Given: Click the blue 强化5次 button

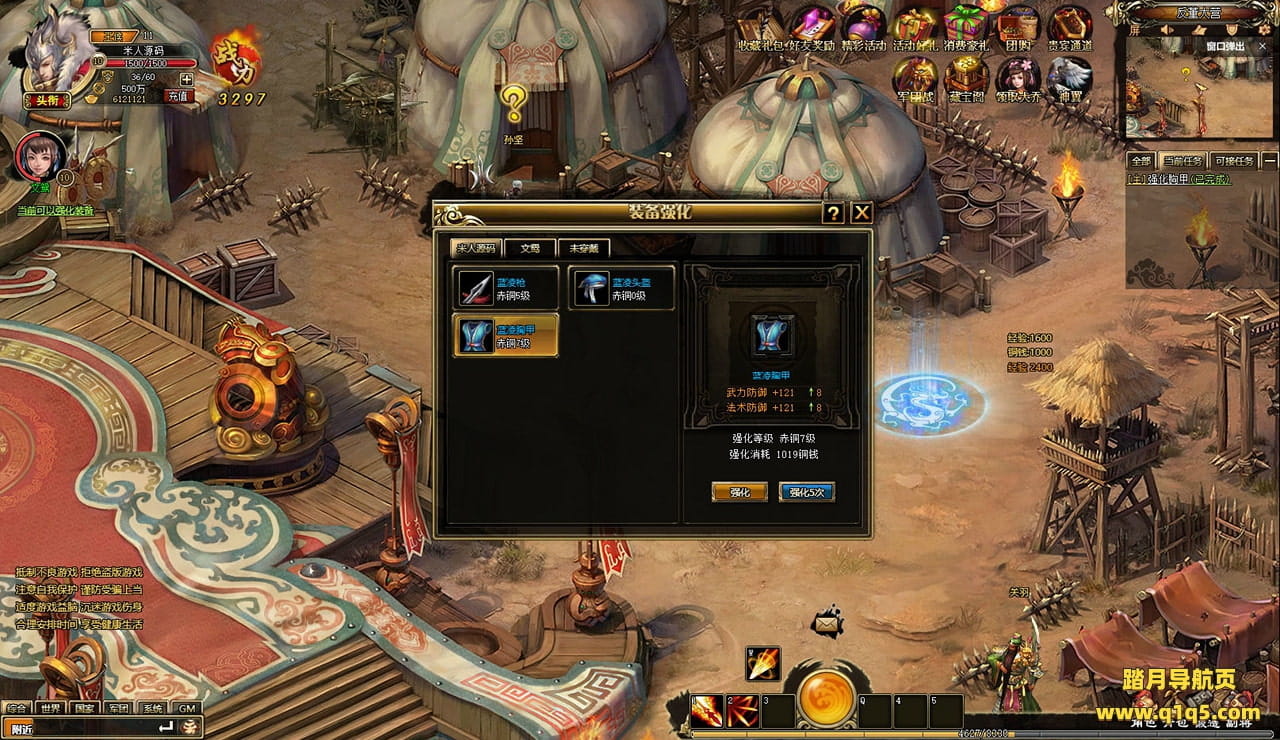Looking at the screenshot, I should pos(805,492).
